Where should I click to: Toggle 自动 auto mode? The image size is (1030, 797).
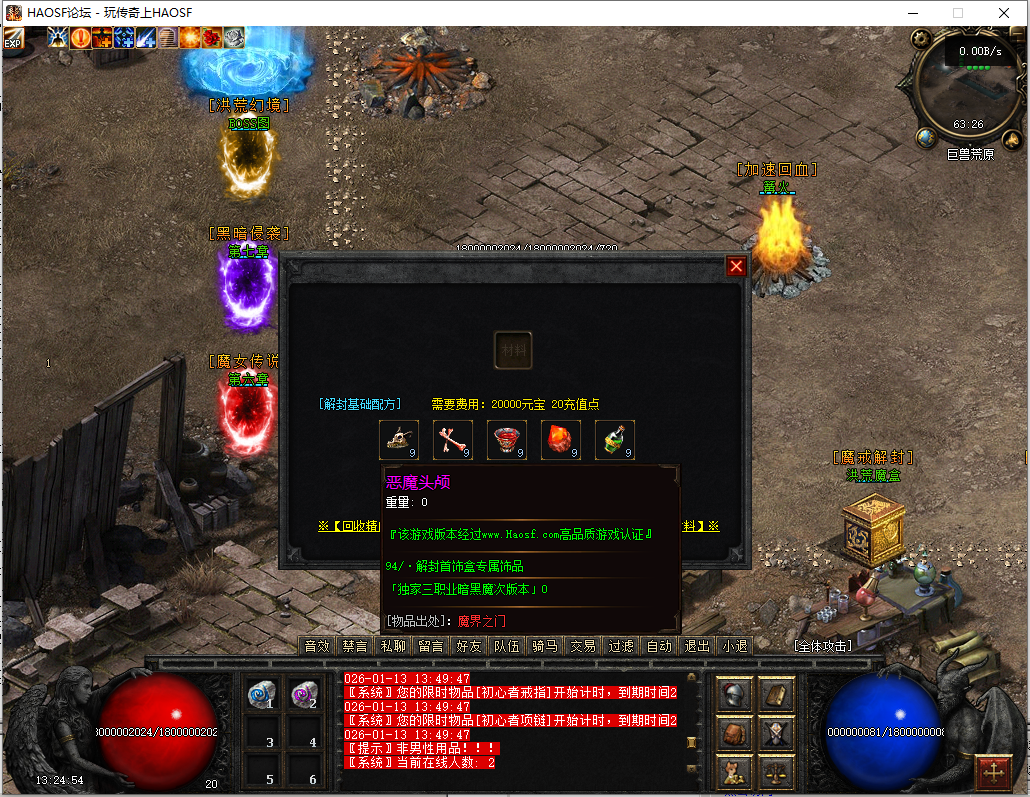pos(659,646)
